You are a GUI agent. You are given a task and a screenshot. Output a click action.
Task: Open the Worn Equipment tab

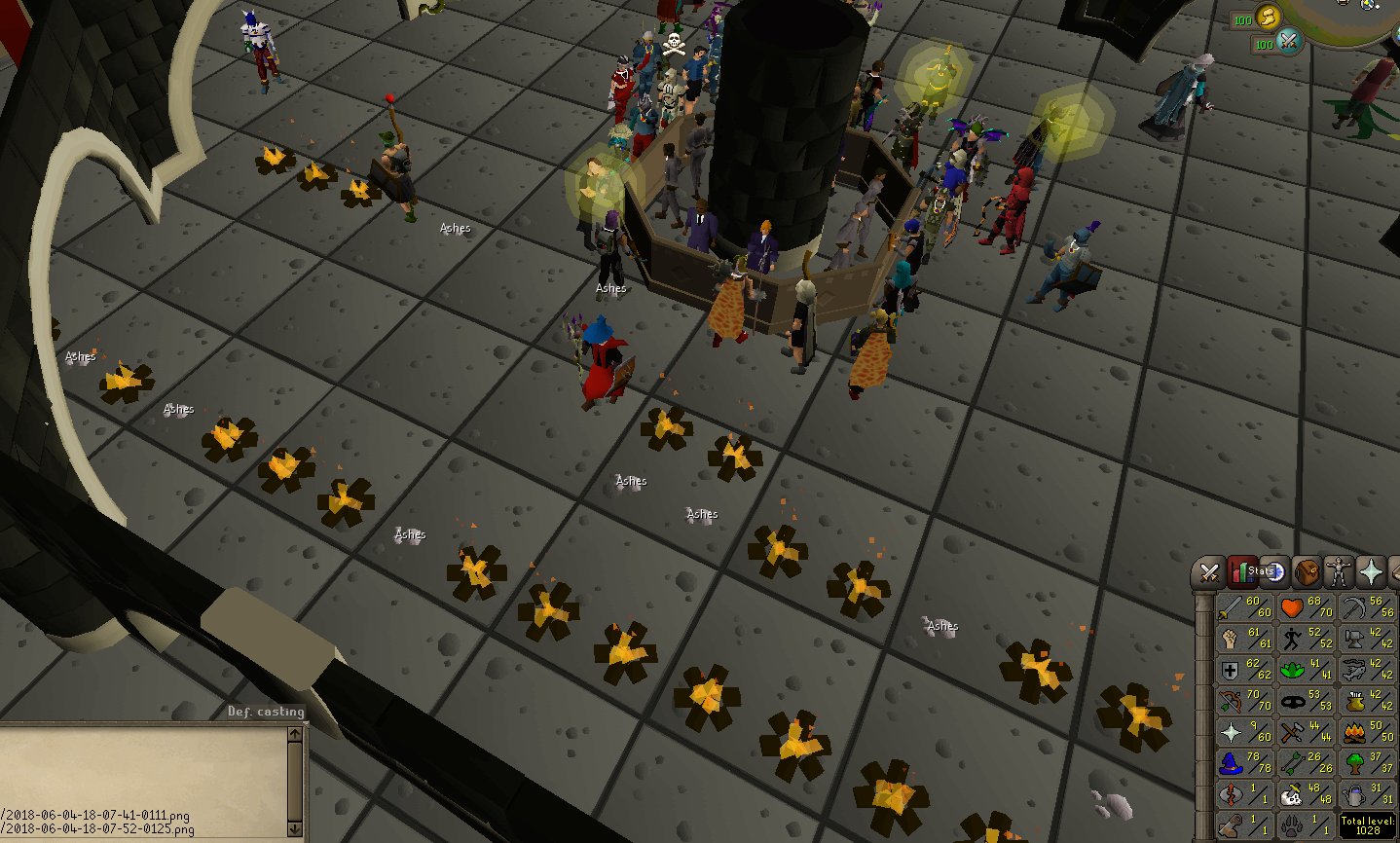(1338, 570)
